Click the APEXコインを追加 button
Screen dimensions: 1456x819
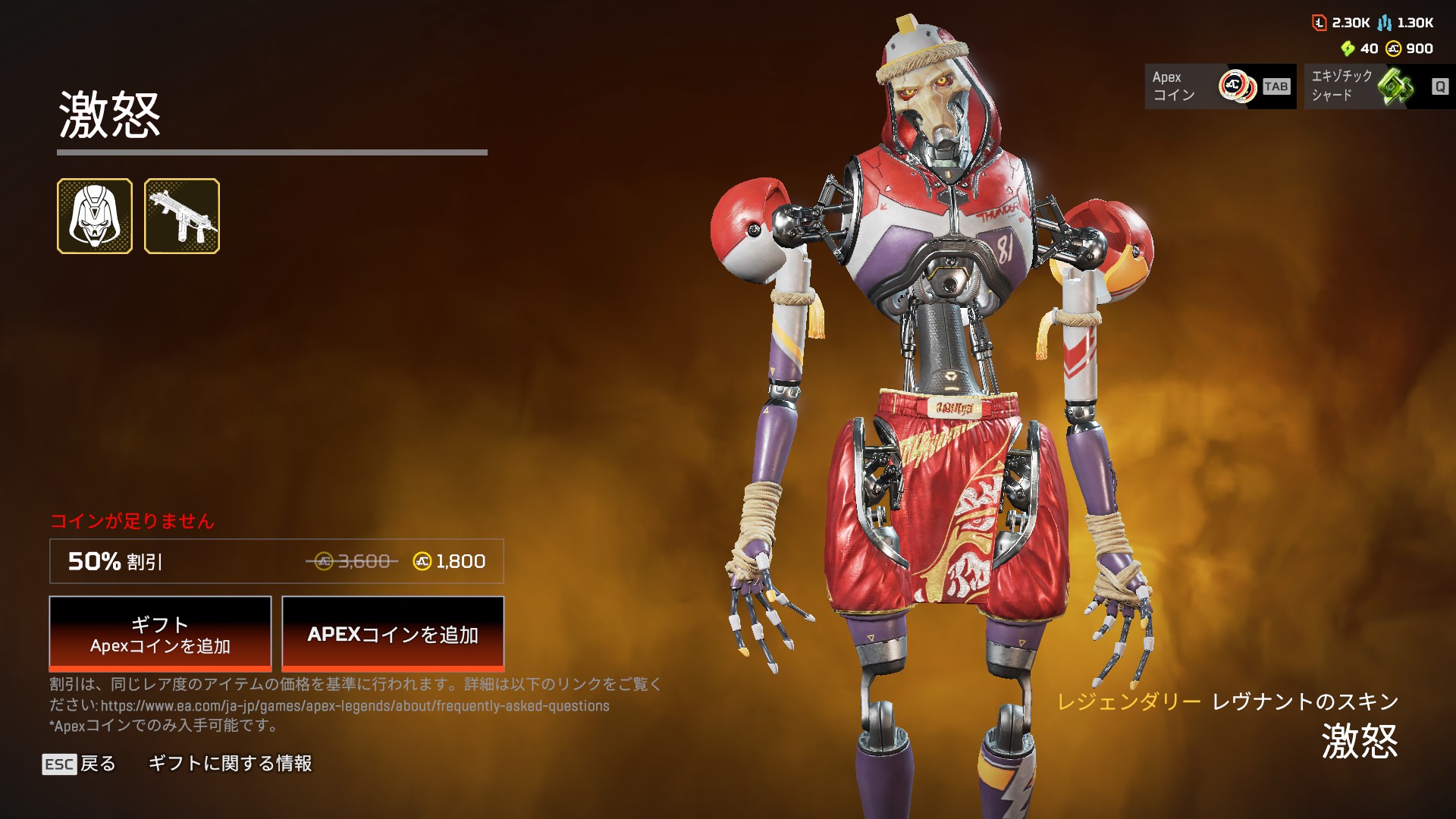(393, 634)
